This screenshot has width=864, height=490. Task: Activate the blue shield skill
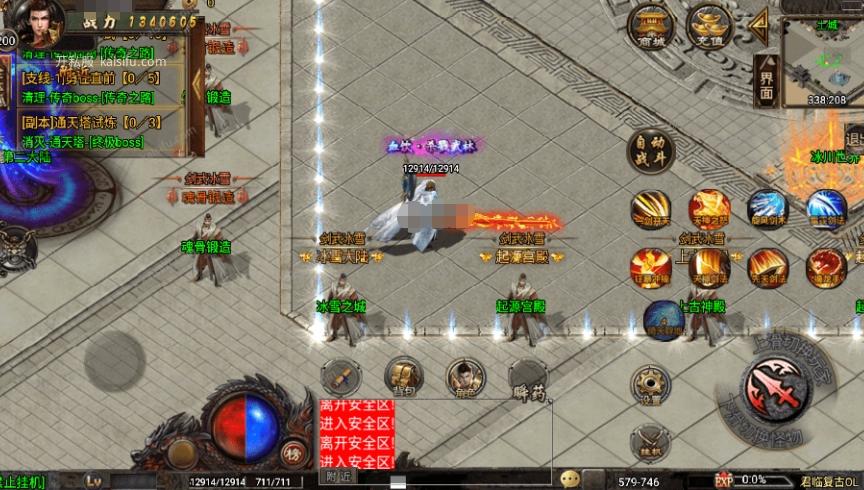[663, 318]
